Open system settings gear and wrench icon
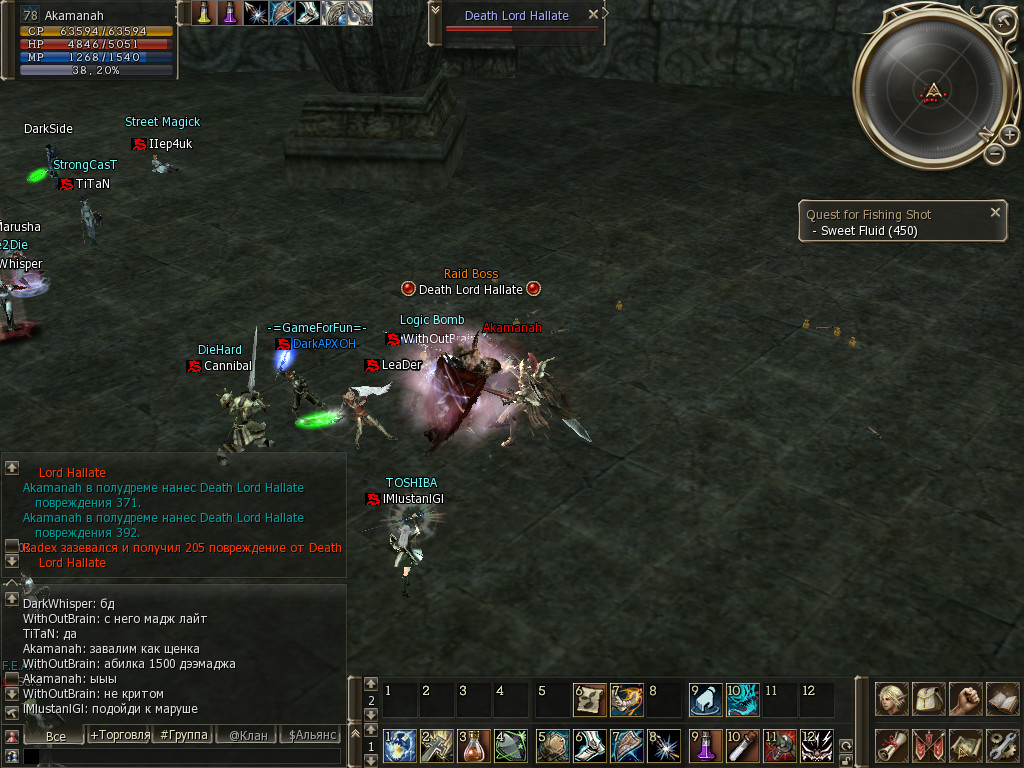This screenshot has height=768, width=1024. click(x=1001, y=745)
